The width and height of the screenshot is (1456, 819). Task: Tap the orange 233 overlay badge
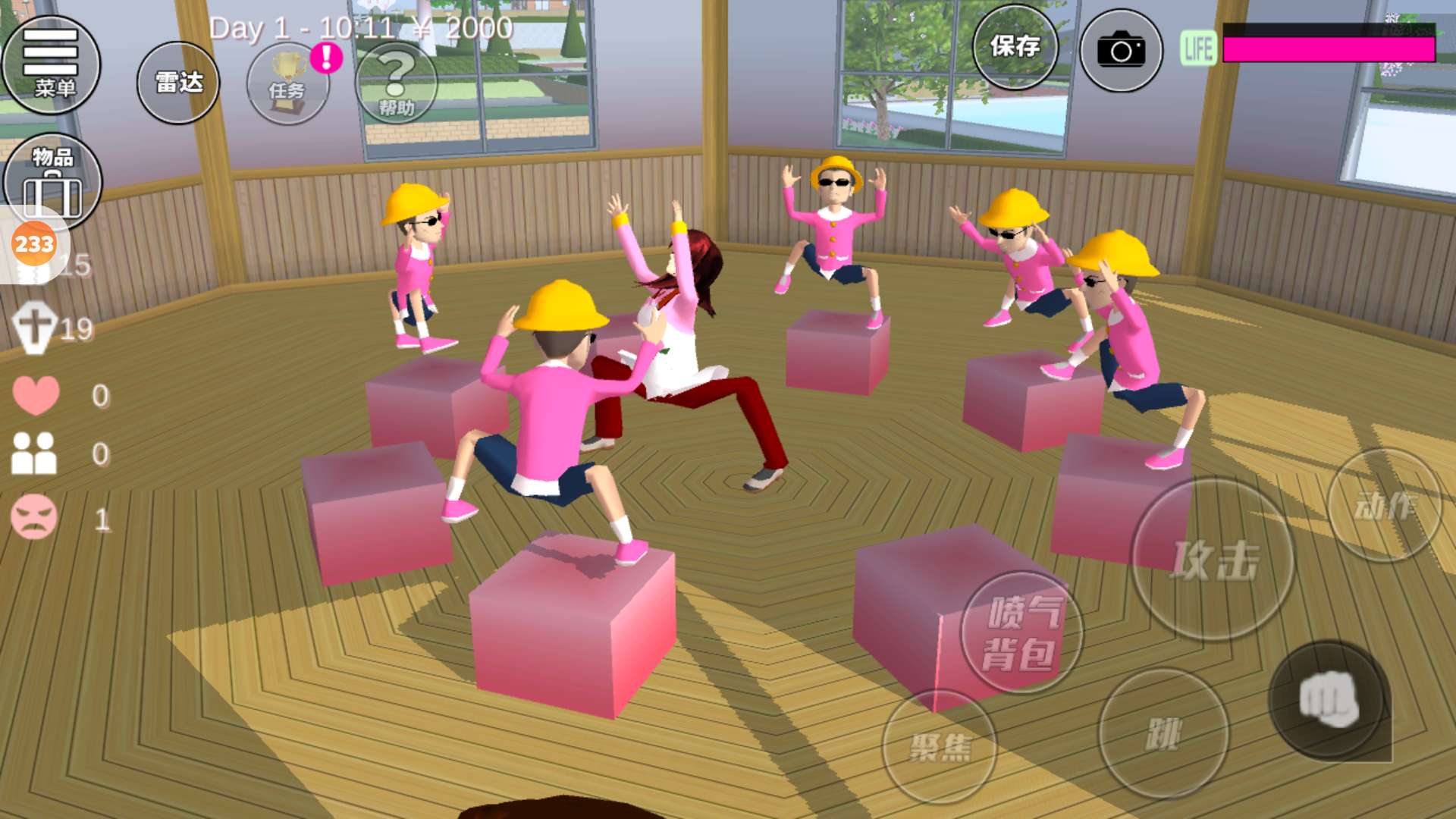point(34,244)
